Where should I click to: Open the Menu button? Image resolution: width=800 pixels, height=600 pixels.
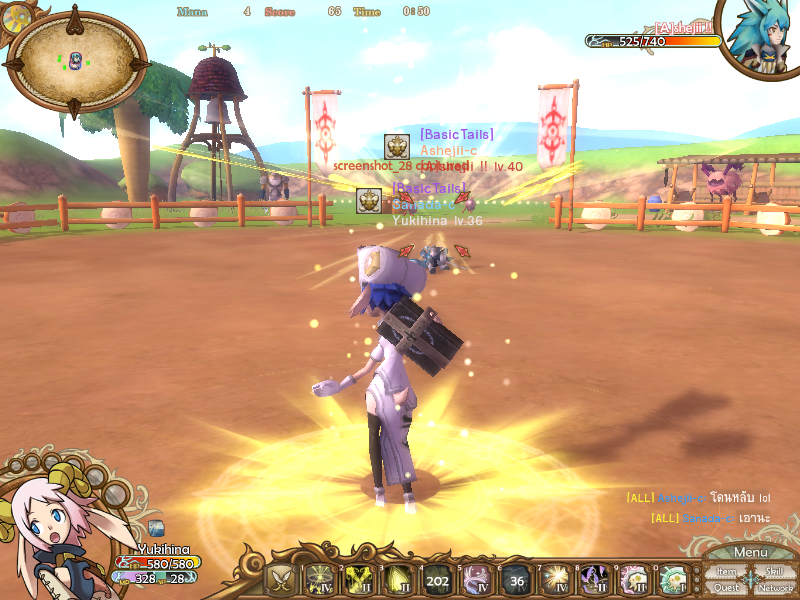pyautogui.click(x=750, y=553)
